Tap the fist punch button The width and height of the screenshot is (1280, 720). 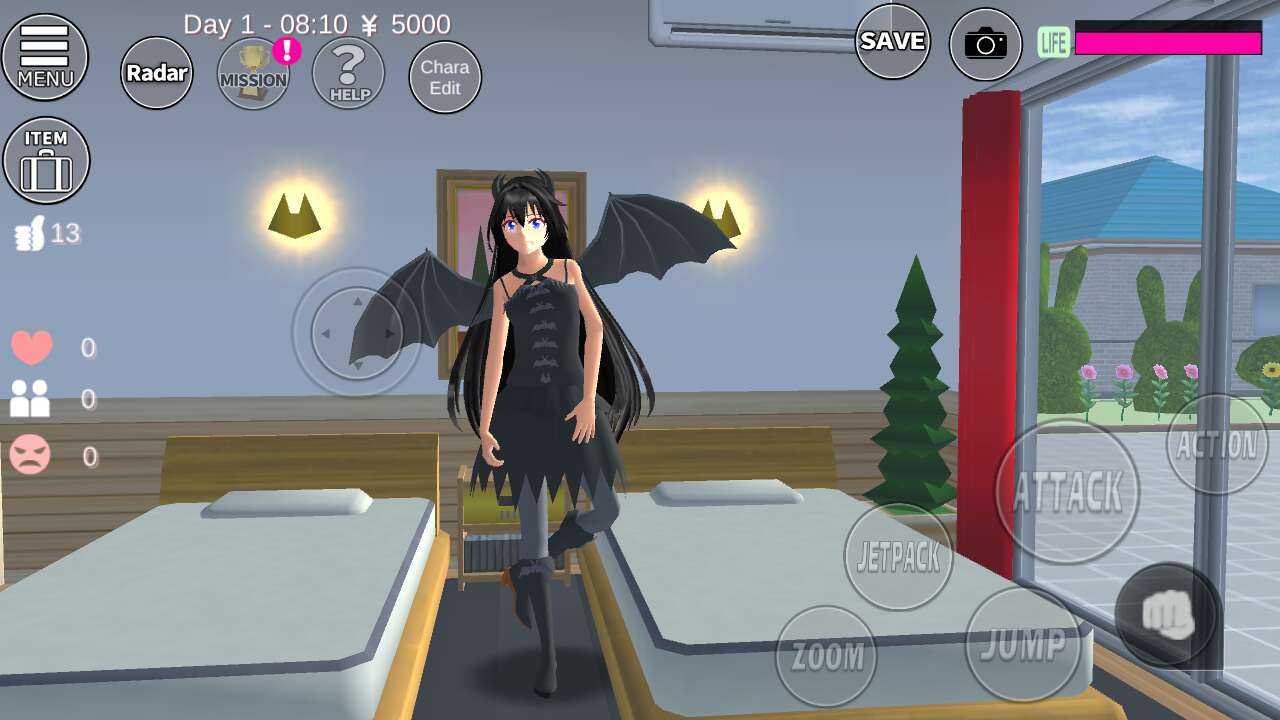(1168, 614)
